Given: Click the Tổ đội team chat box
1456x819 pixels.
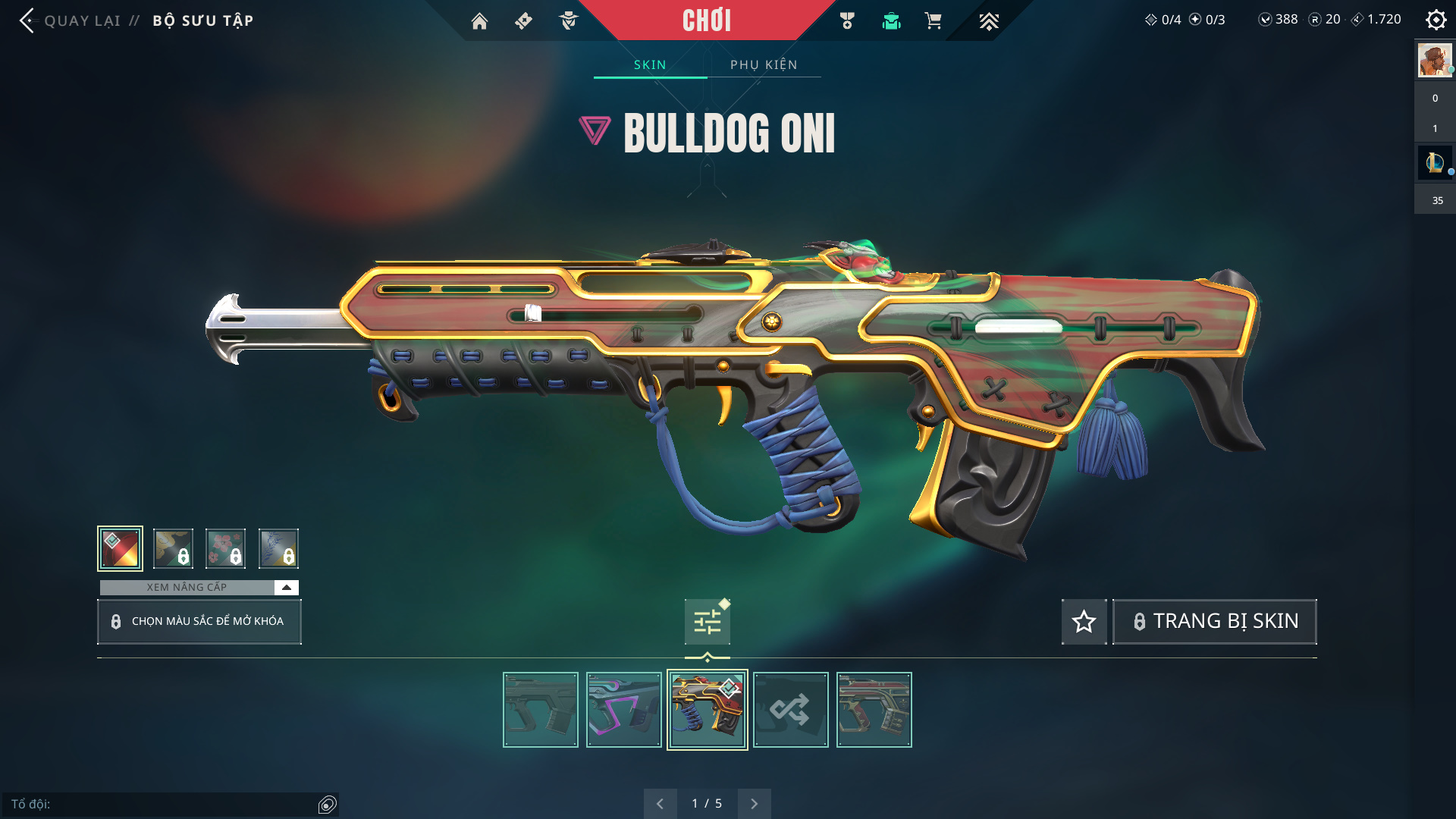Looking at the screenshot, I should point(163,804).
